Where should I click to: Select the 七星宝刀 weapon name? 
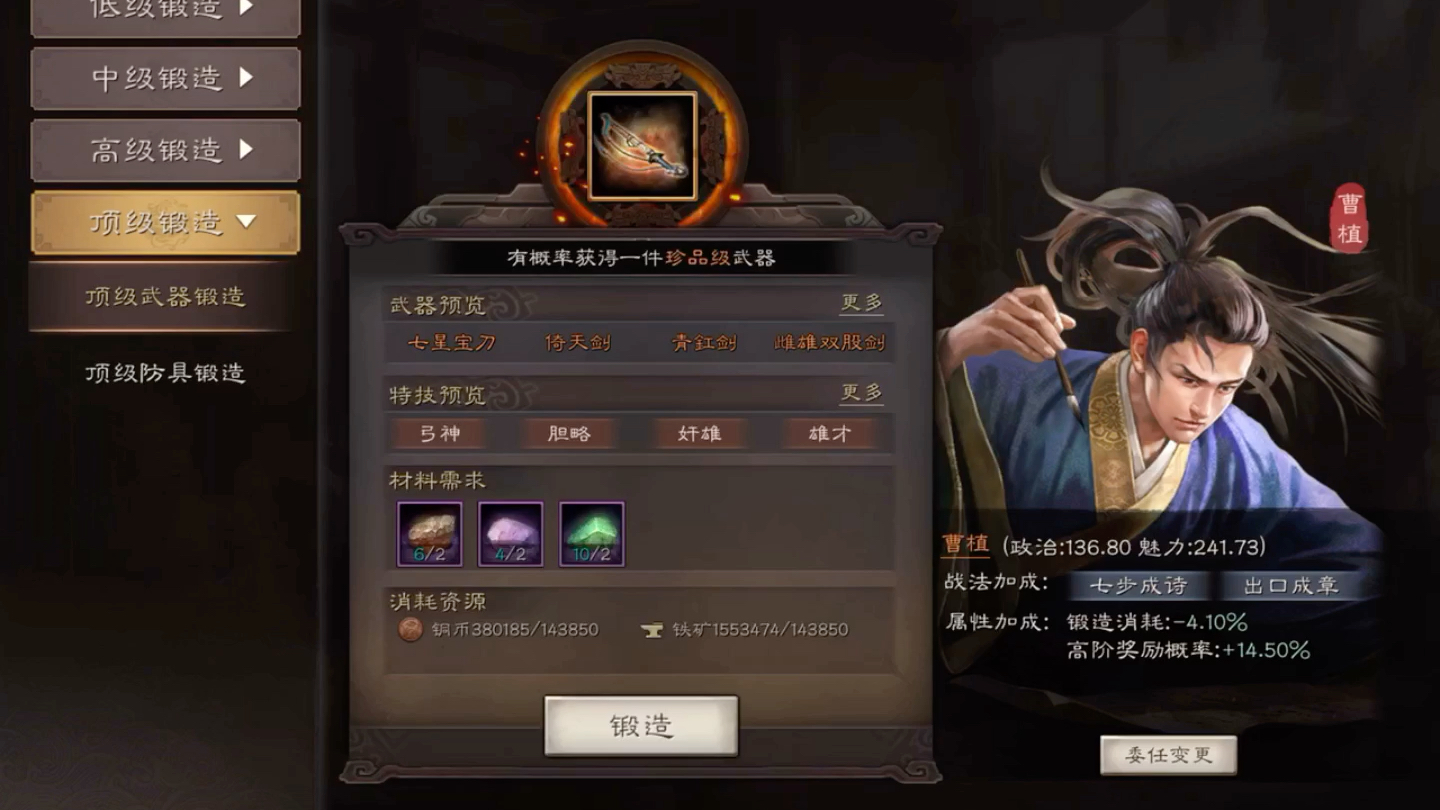452,343
